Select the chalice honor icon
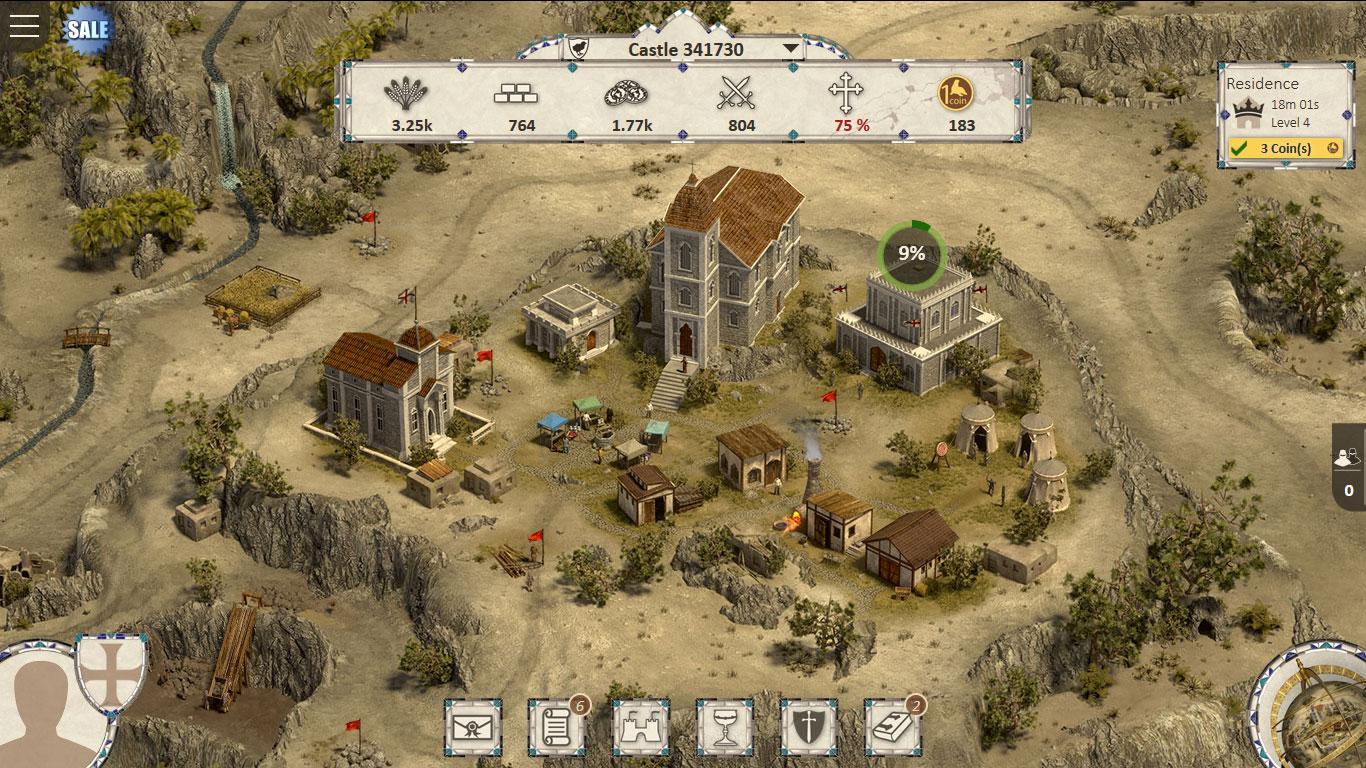Image resolution: width=1366 pixels, height=768 pixels. pyautogui.click(x=728, y=727)
